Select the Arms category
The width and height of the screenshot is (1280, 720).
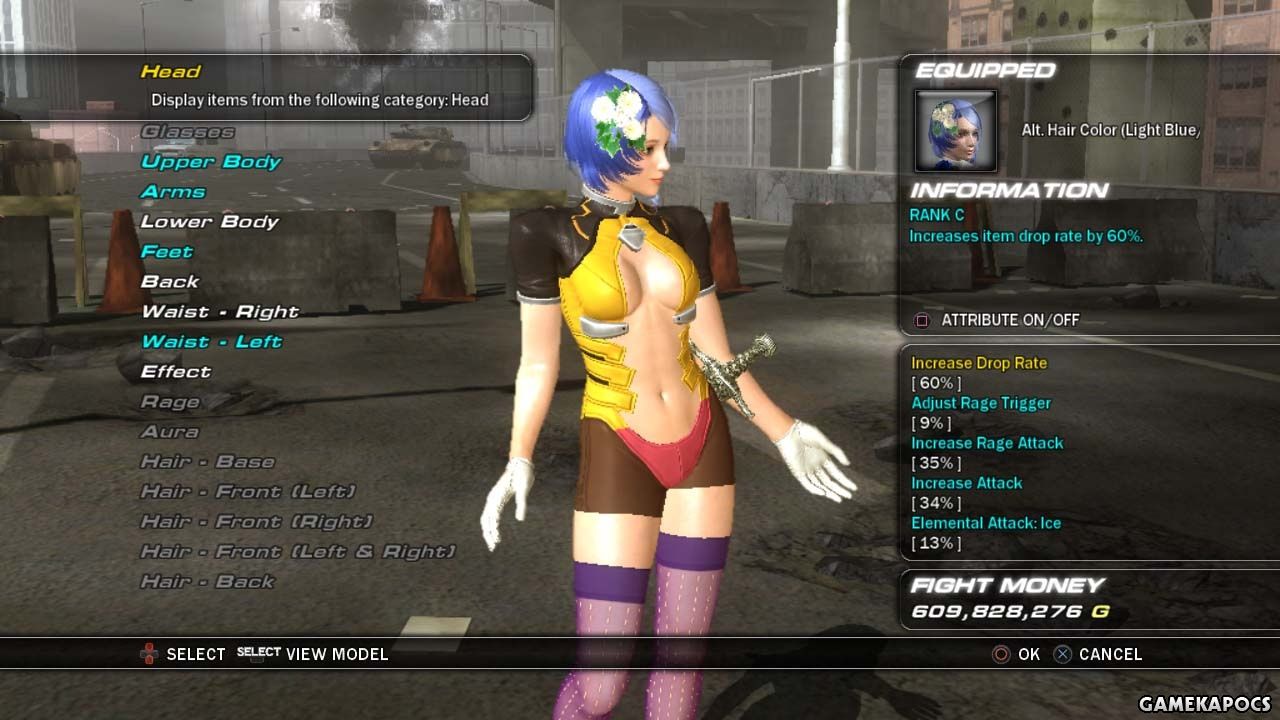coord(173,192)
